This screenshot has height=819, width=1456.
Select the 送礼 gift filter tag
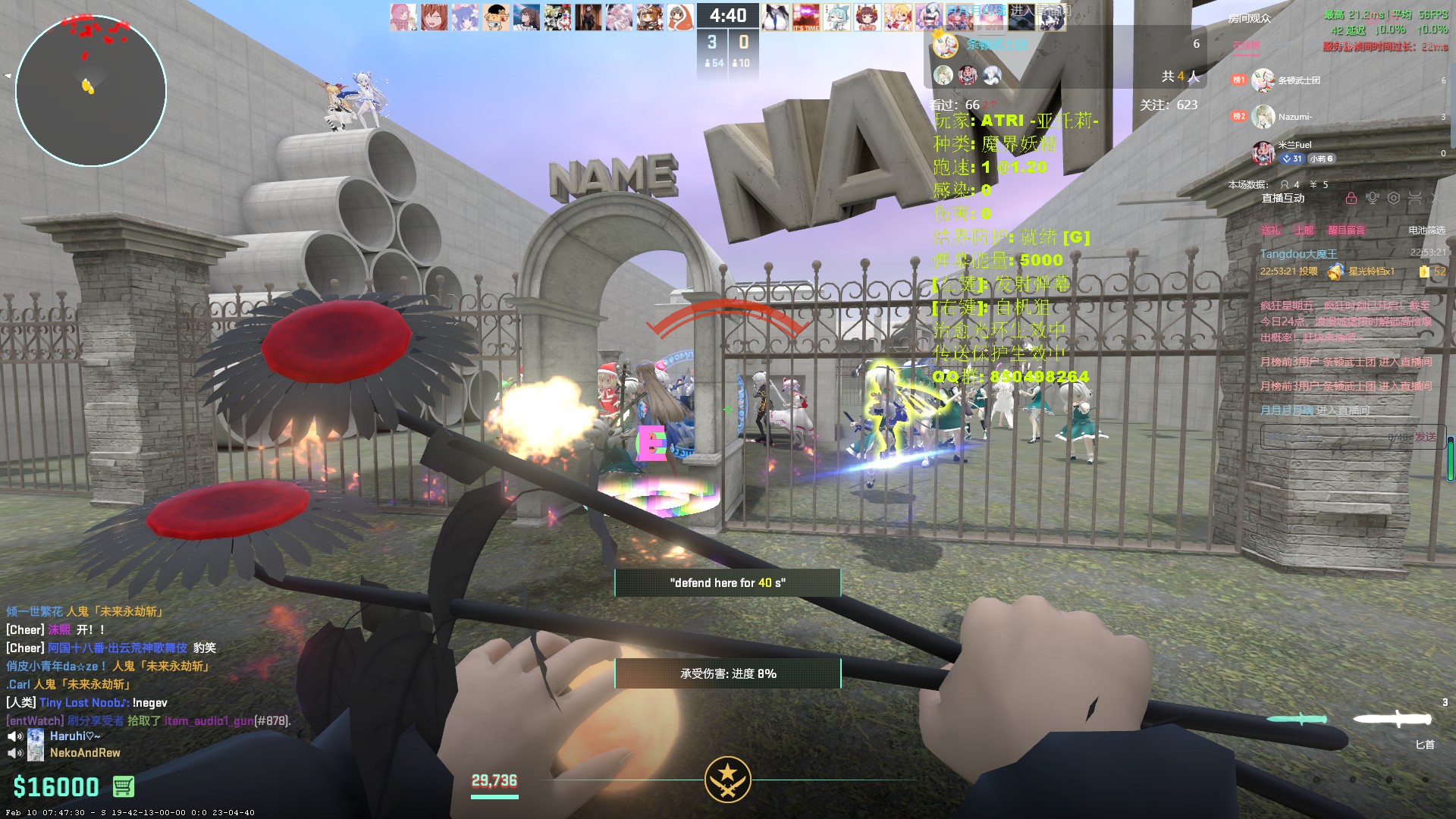(1270, 230)
